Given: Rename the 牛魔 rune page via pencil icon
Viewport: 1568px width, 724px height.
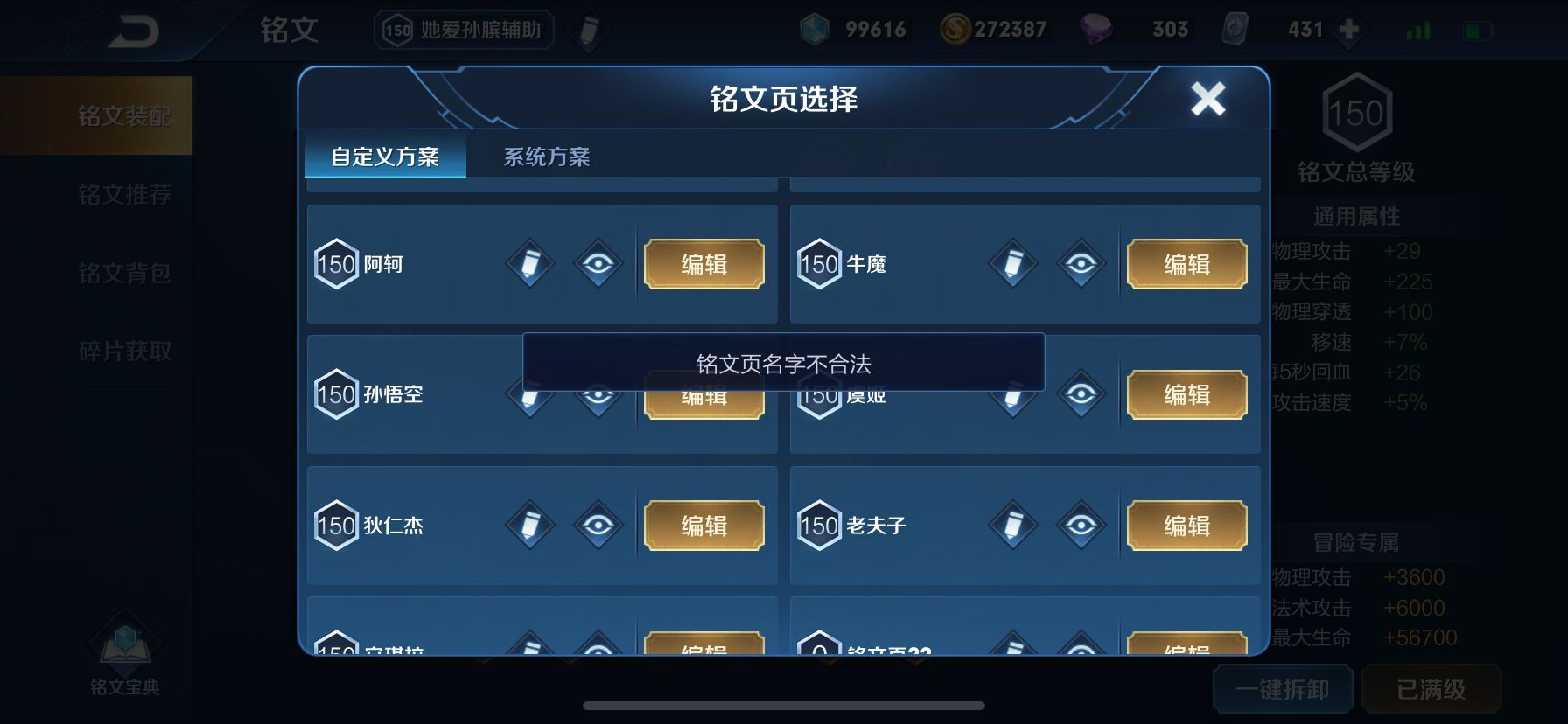Looking at the screenshot, I should [1012, 263].
